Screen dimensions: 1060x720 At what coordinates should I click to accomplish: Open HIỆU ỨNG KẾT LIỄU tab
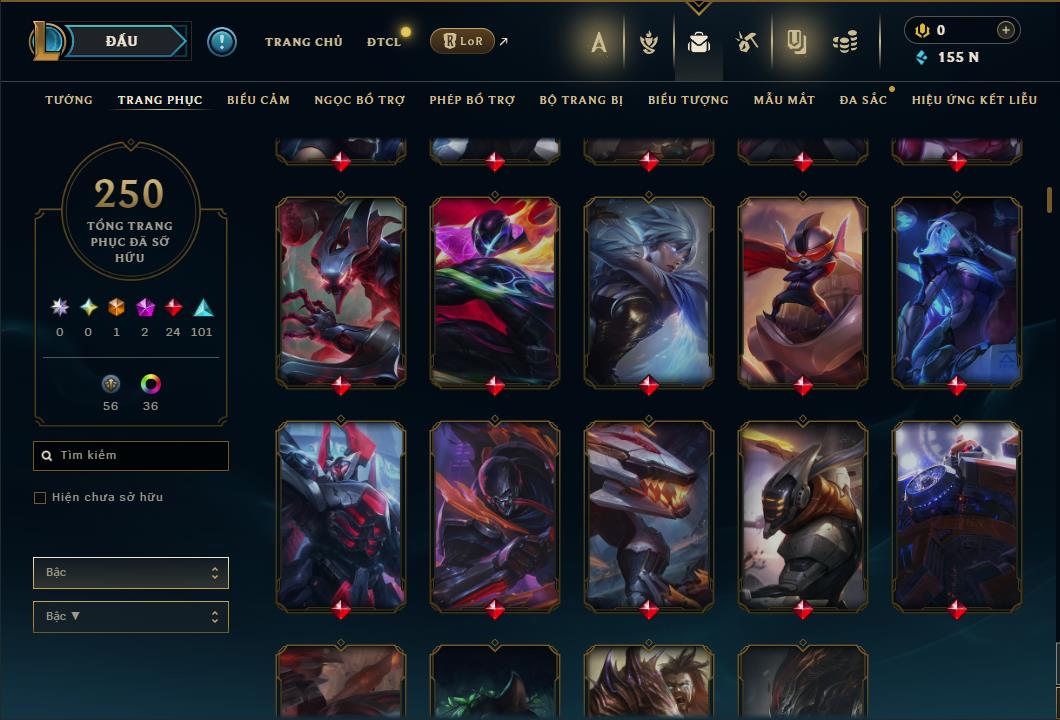point(974,100)
